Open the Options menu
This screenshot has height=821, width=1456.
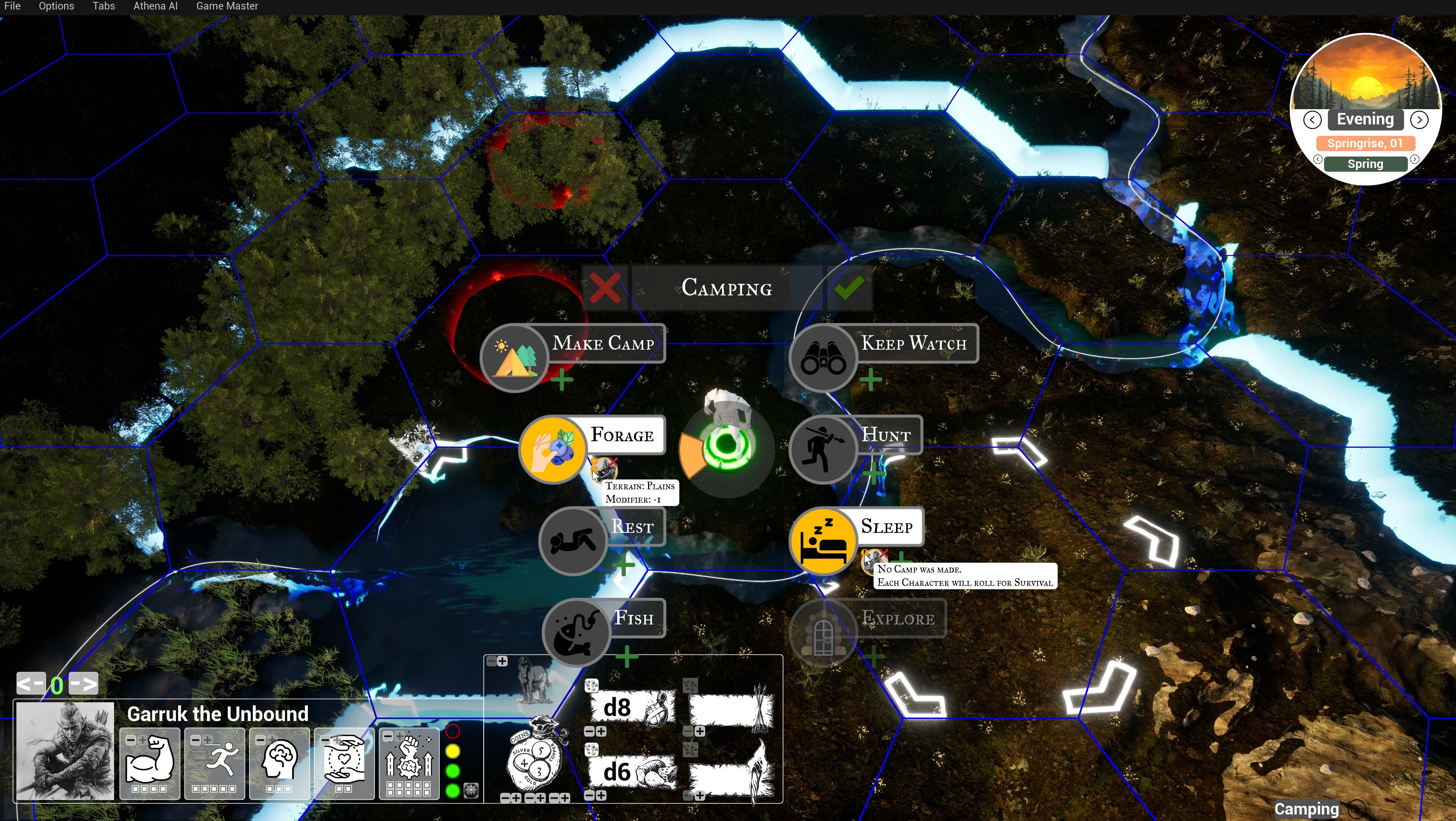[56, 6]
